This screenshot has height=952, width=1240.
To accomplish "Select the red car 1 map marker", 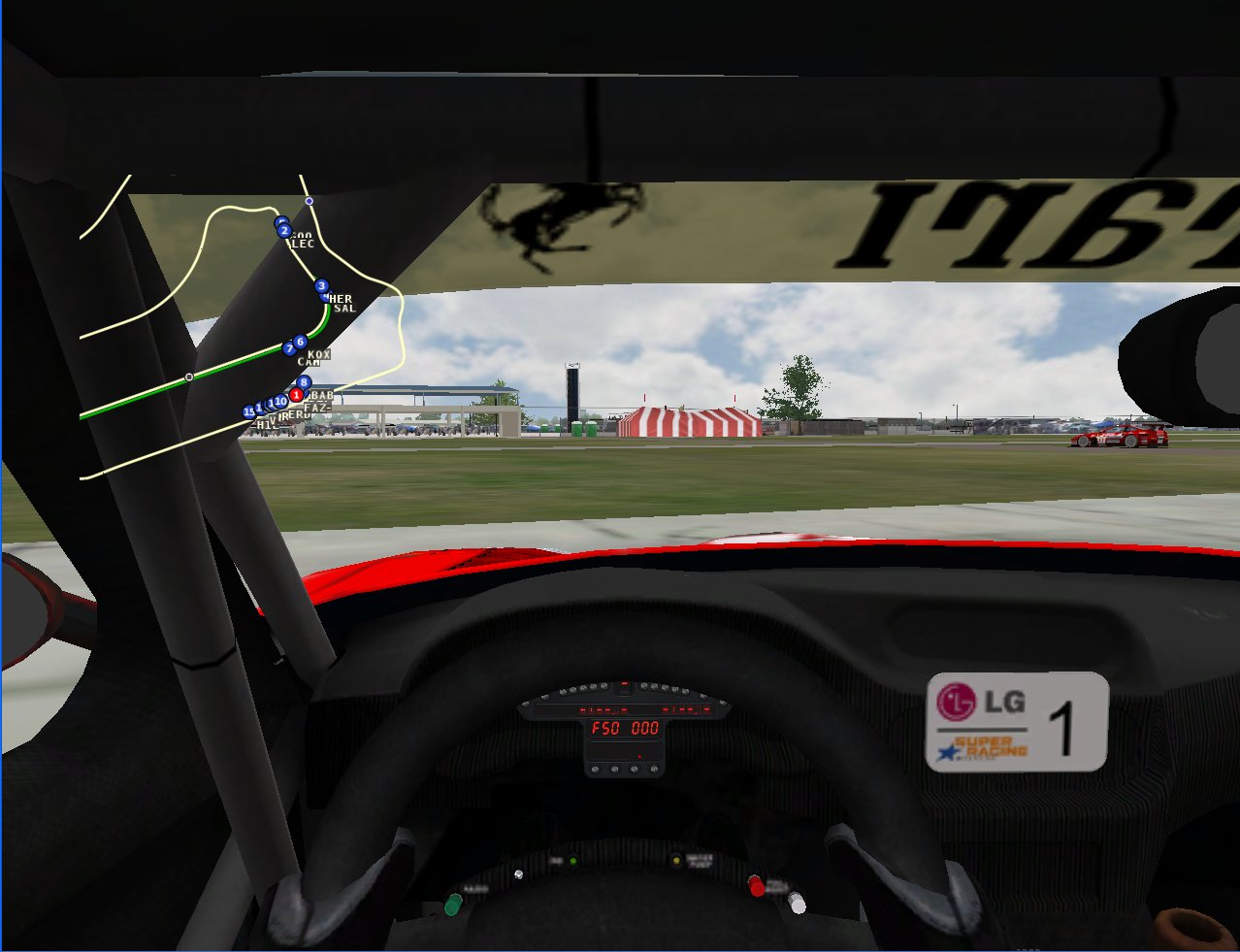I will tap(296, 395).
